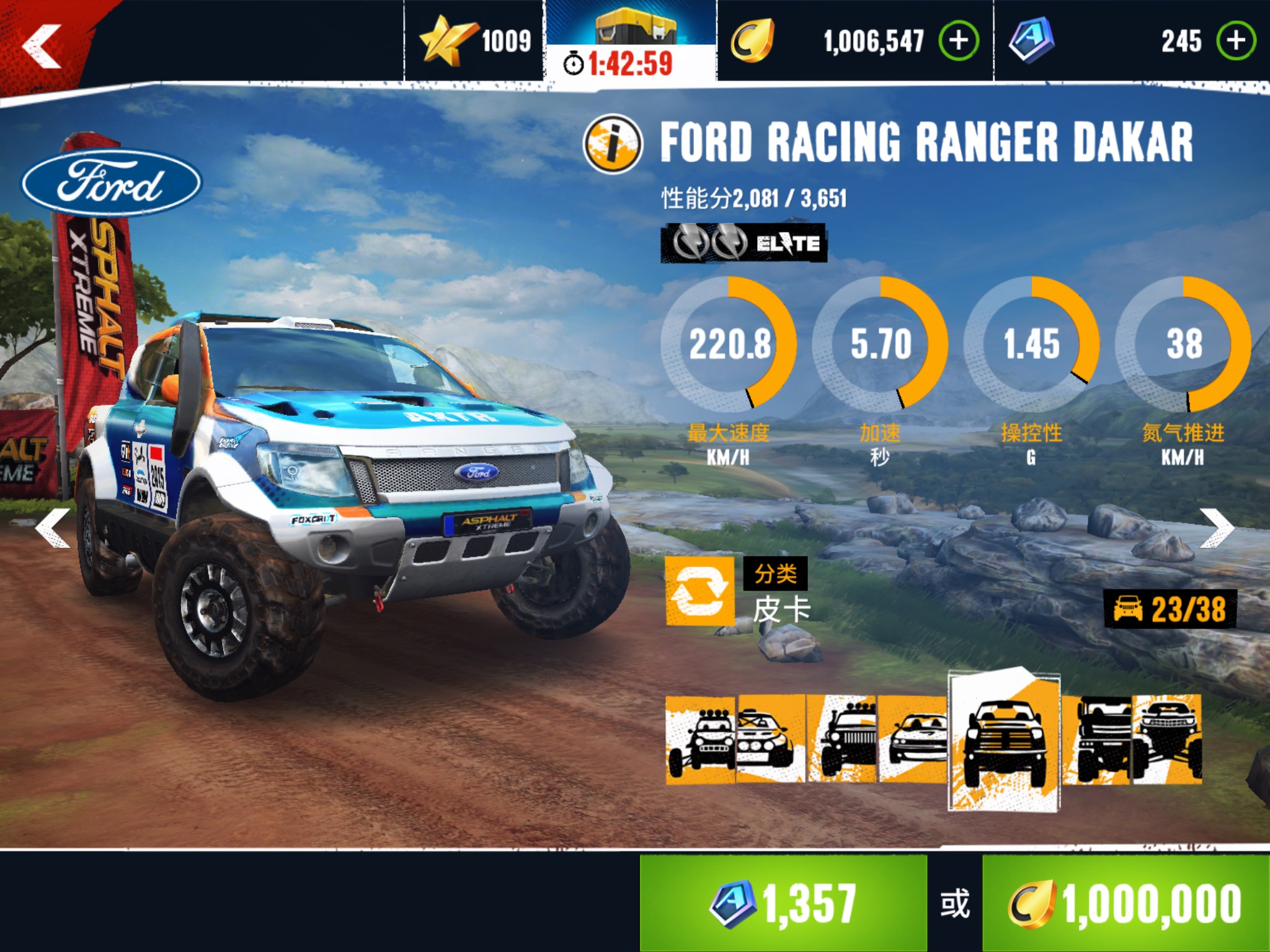
Task: Open the car info button beside the name
Action: (613, 144)
